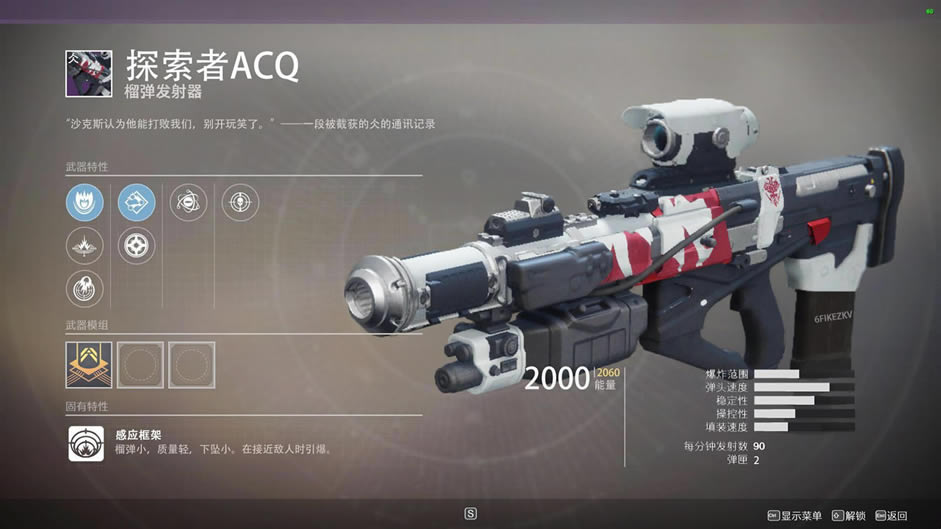
Task: Click the active blue diamond perk icon
Action: (x=137, y=203)
